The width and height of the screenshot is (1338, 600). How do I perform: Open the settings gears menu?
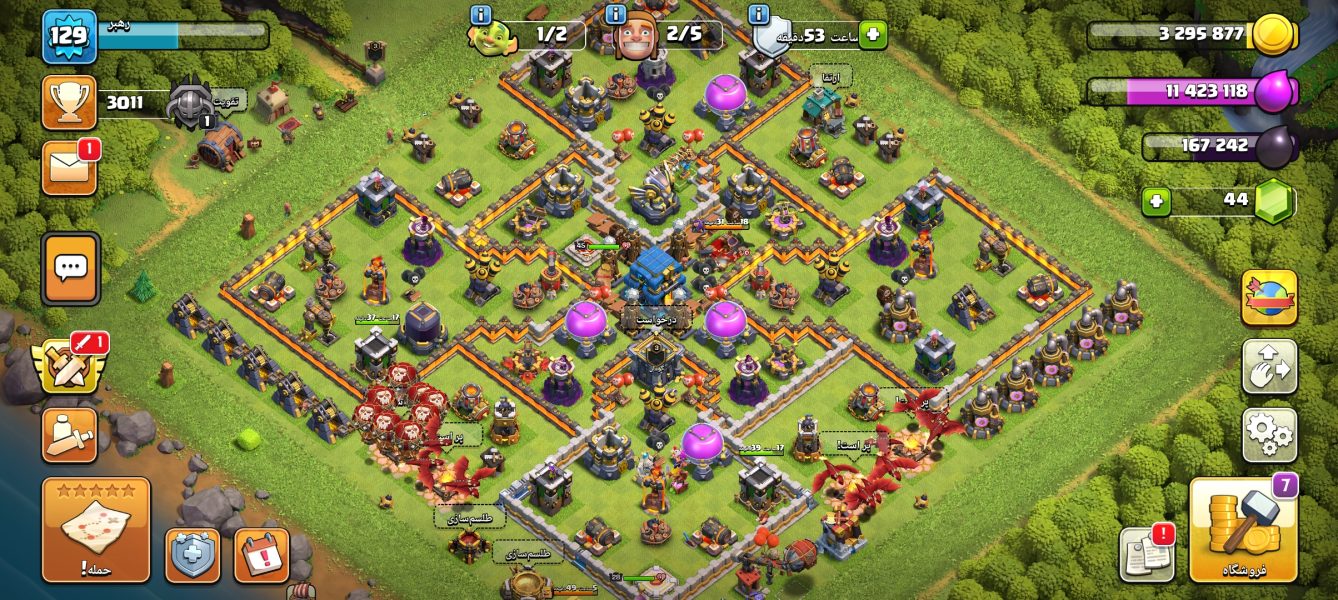tap(1269, 435)
